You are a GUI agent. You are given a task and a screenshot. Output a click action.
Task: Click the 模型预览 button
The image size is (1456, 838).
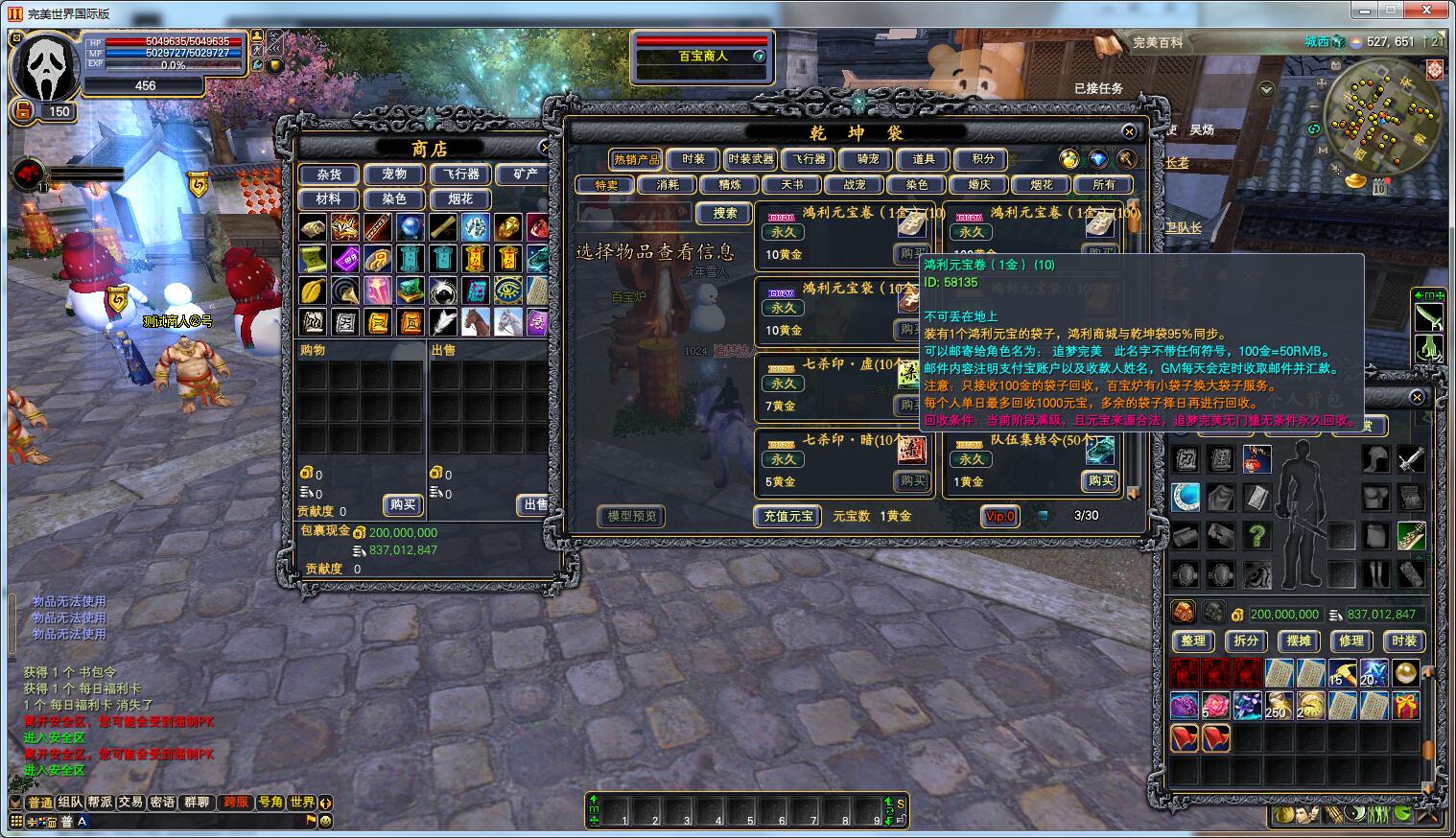click(x=632, y=516)
